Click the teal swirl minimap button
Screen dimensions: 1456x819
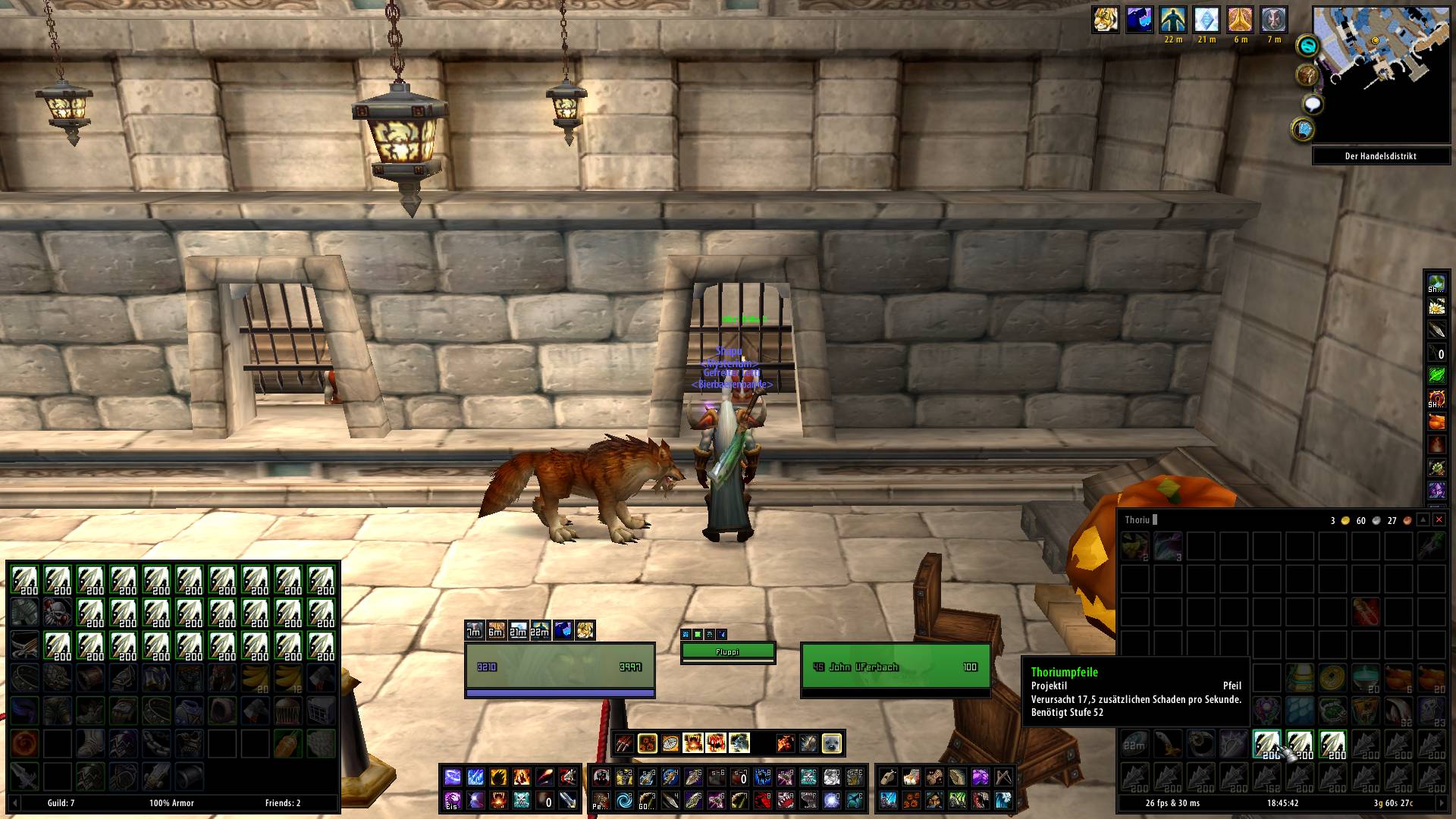click(1307, 47)
